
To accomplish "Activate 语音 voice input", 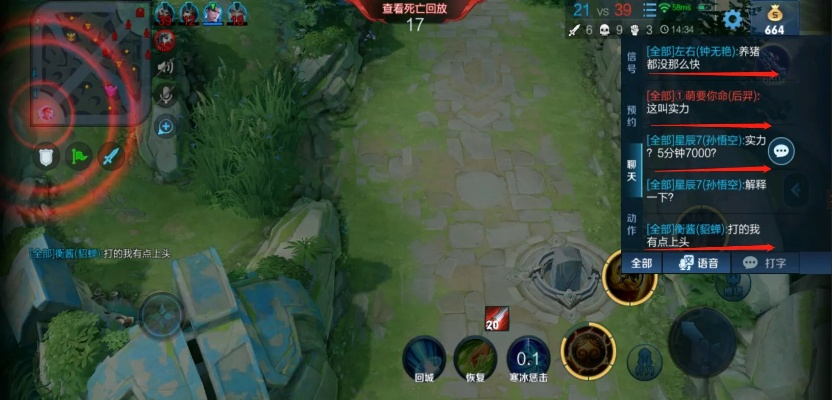I will tap(699, 263).
